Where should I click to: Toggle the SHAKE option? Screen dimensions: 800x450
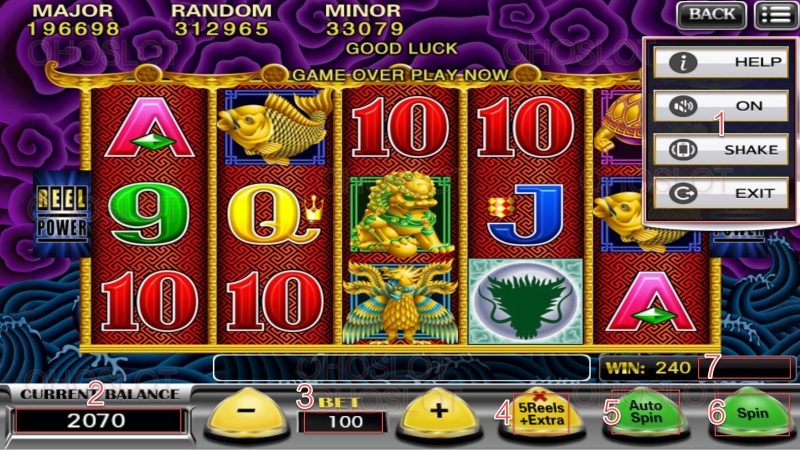point(717,149)
